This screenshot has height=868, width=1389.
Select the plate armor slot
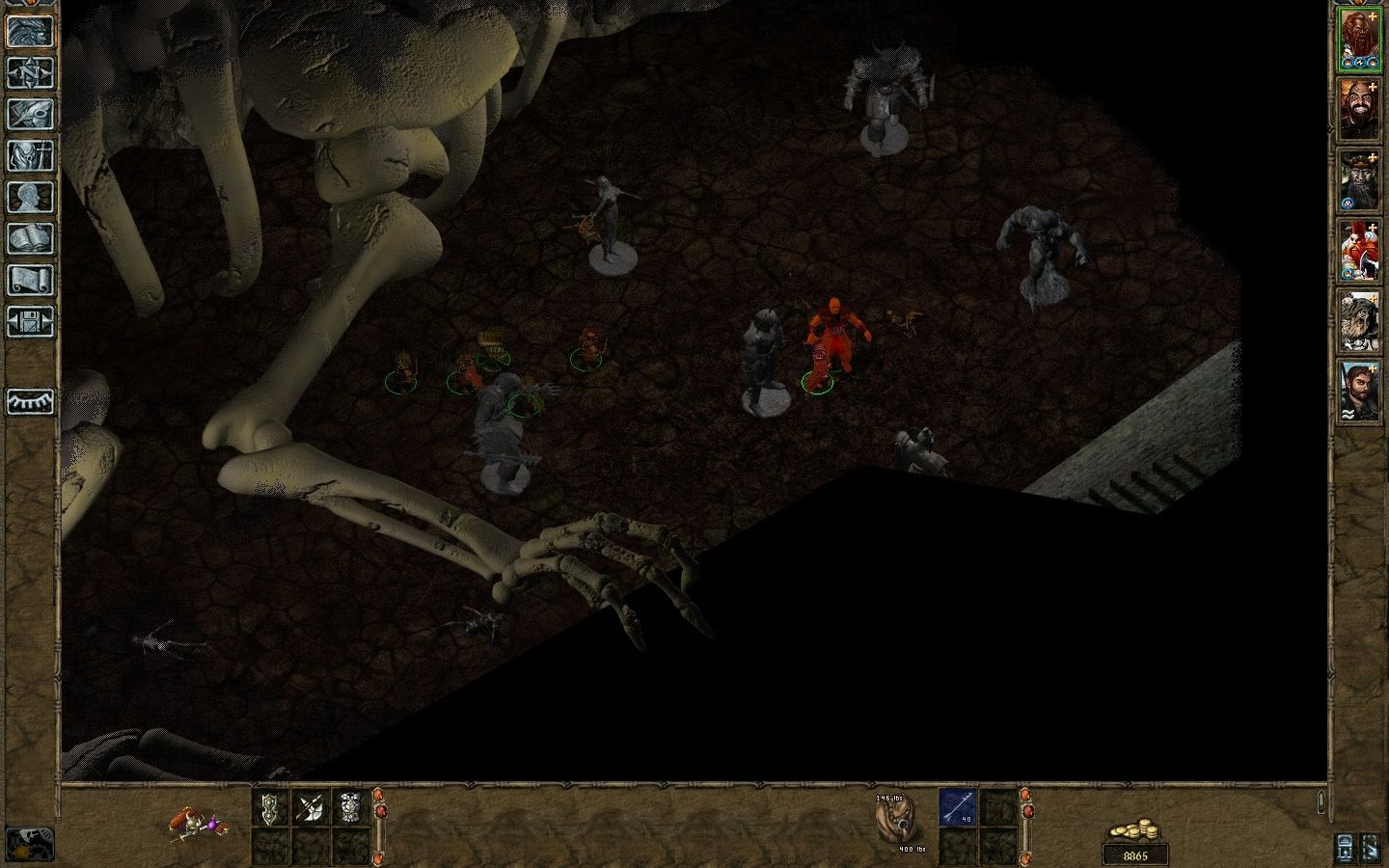[350, 808]
